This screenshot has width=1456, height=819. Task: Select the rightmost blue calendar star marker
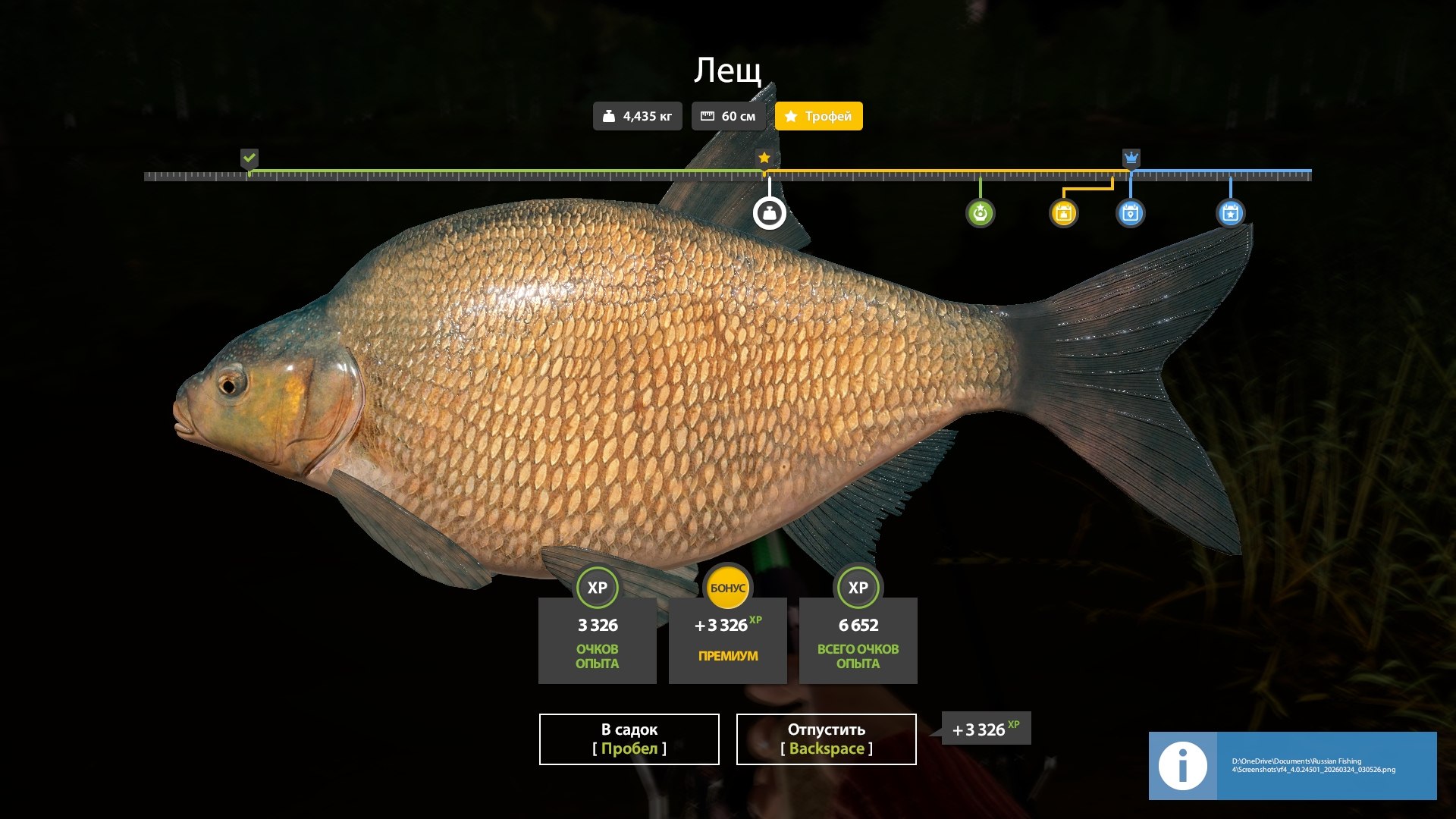(x=1230, y=213)
